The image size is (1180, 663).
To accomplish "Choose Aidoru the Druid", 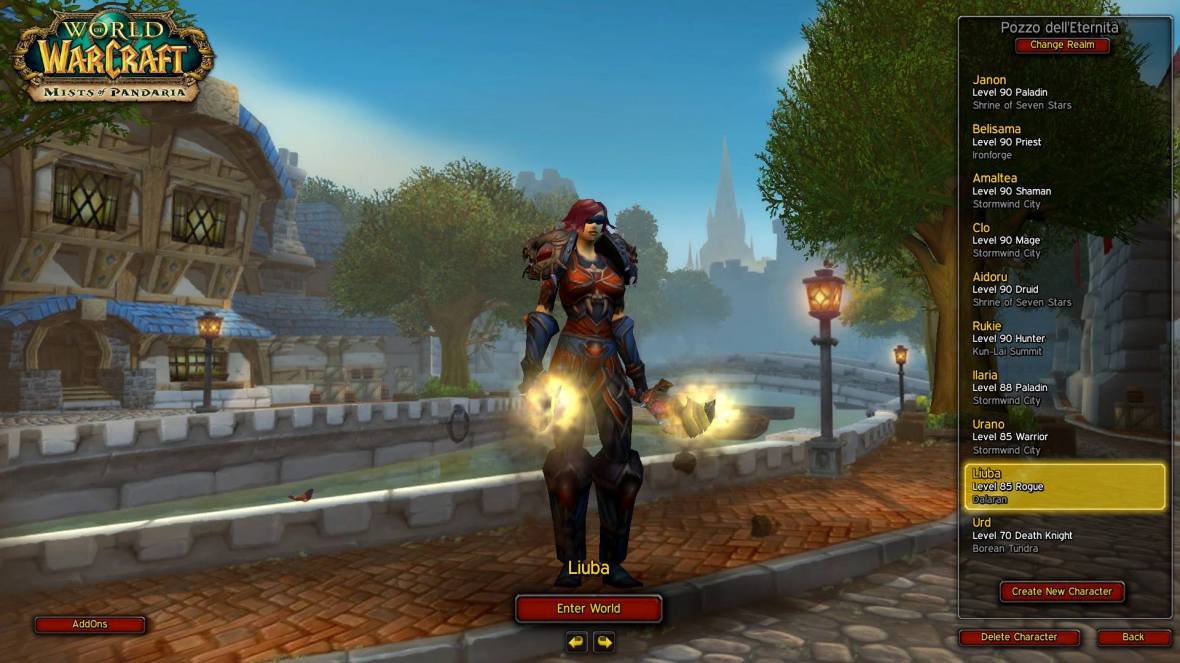I will (x=1064, y=289).
